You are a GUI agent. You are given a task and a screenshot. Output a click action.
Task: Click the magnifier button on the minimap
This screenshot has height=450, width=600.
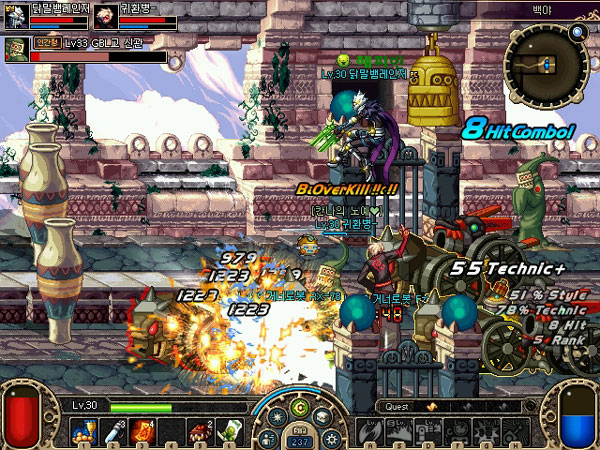[x=577, y=32]
